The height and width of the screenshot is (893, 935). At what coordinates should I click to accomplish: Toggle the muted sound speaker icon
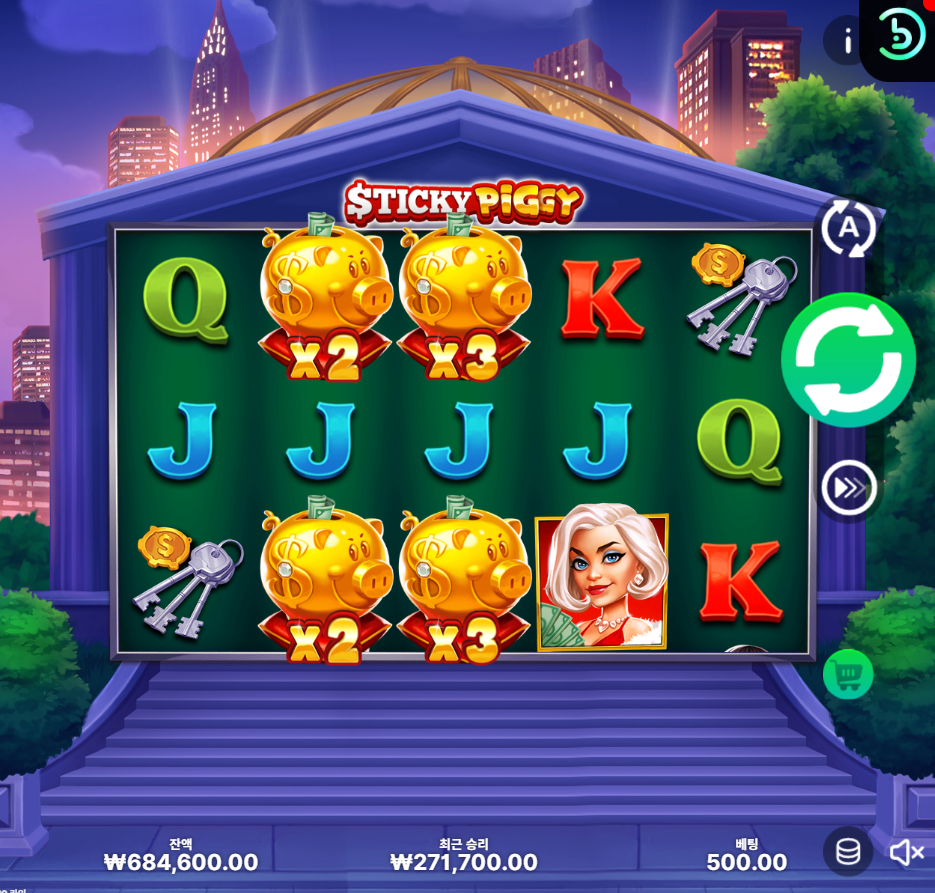pyautogui.click(x=906, y=852)
